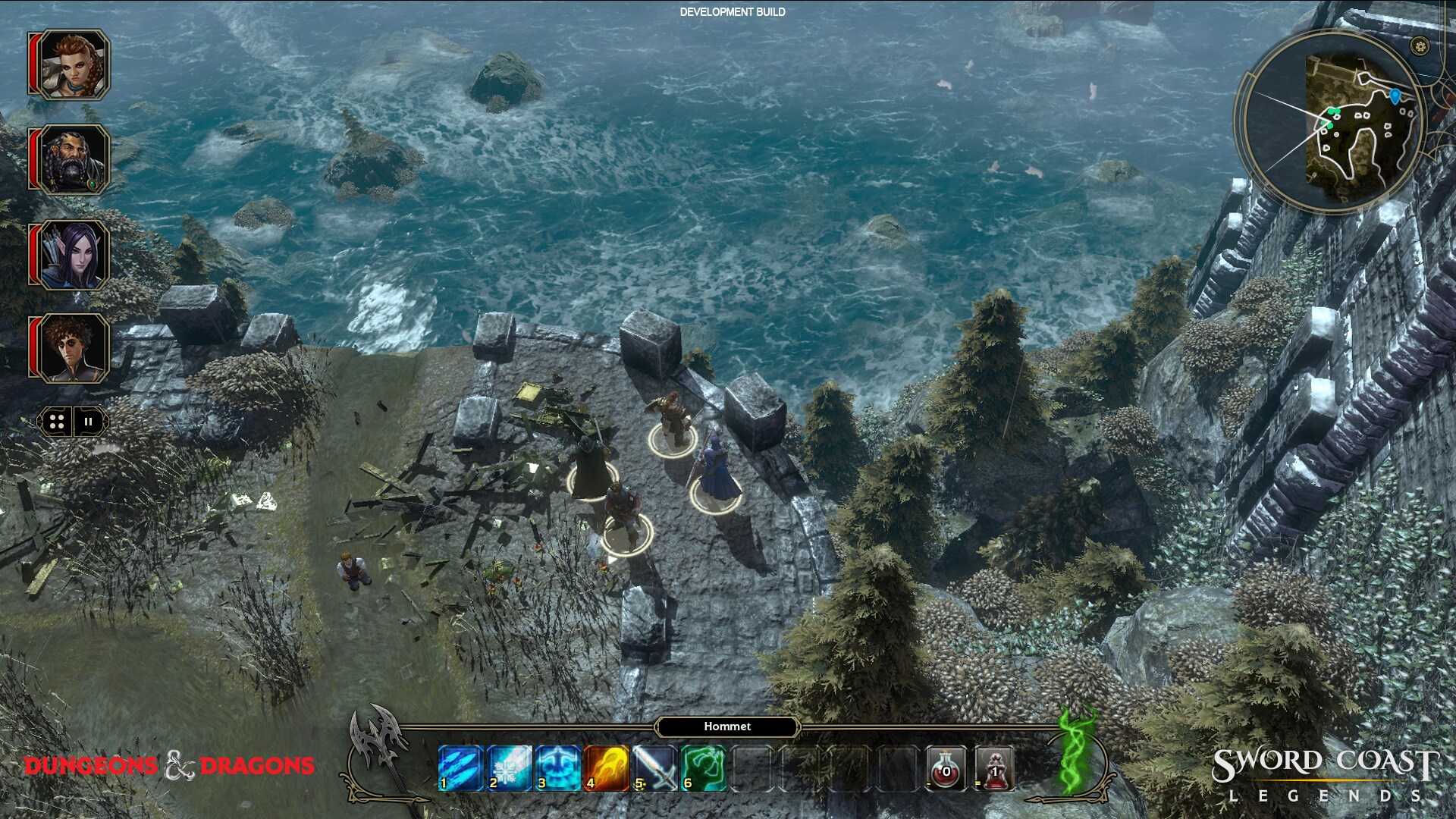The image size is (1456, 819).
Task: Activate the blue claw slash ability
Action: [x=460, y=767]
